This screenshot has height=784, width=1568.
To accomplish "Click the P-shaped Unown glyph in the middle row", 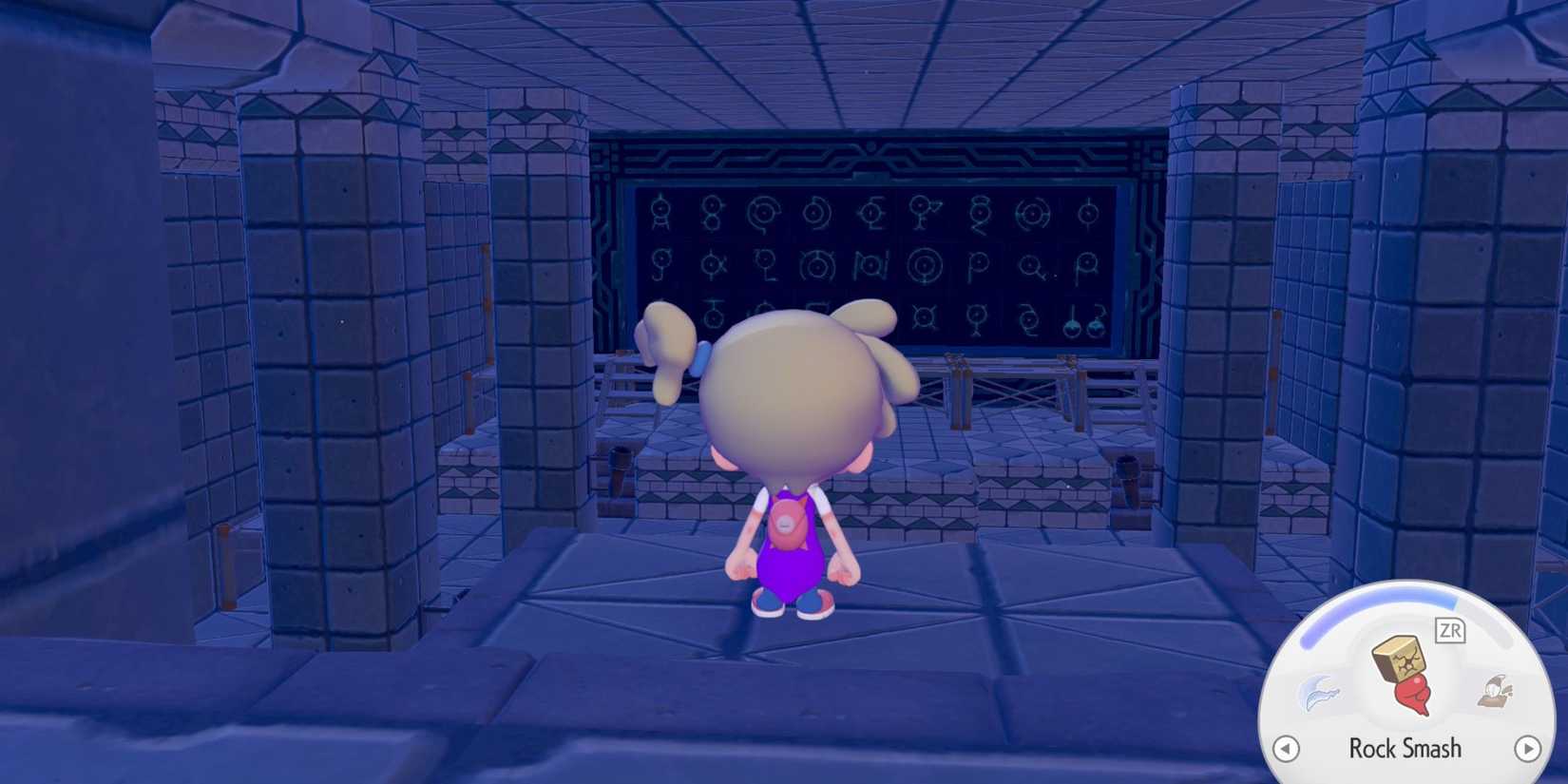I will coord(979,263).
